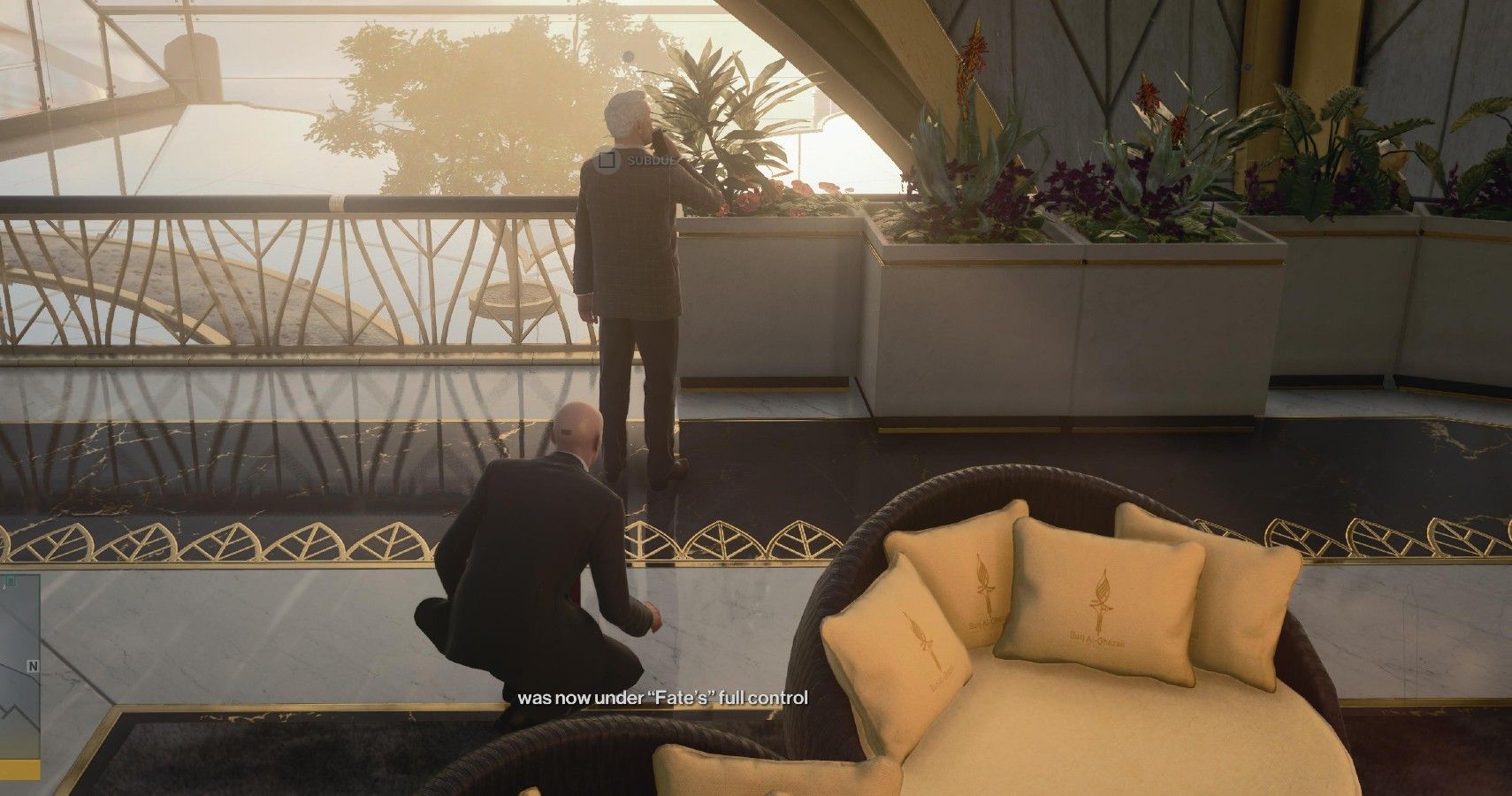
Task: Click the N compass marker on minimap
Action: point(34,666)
